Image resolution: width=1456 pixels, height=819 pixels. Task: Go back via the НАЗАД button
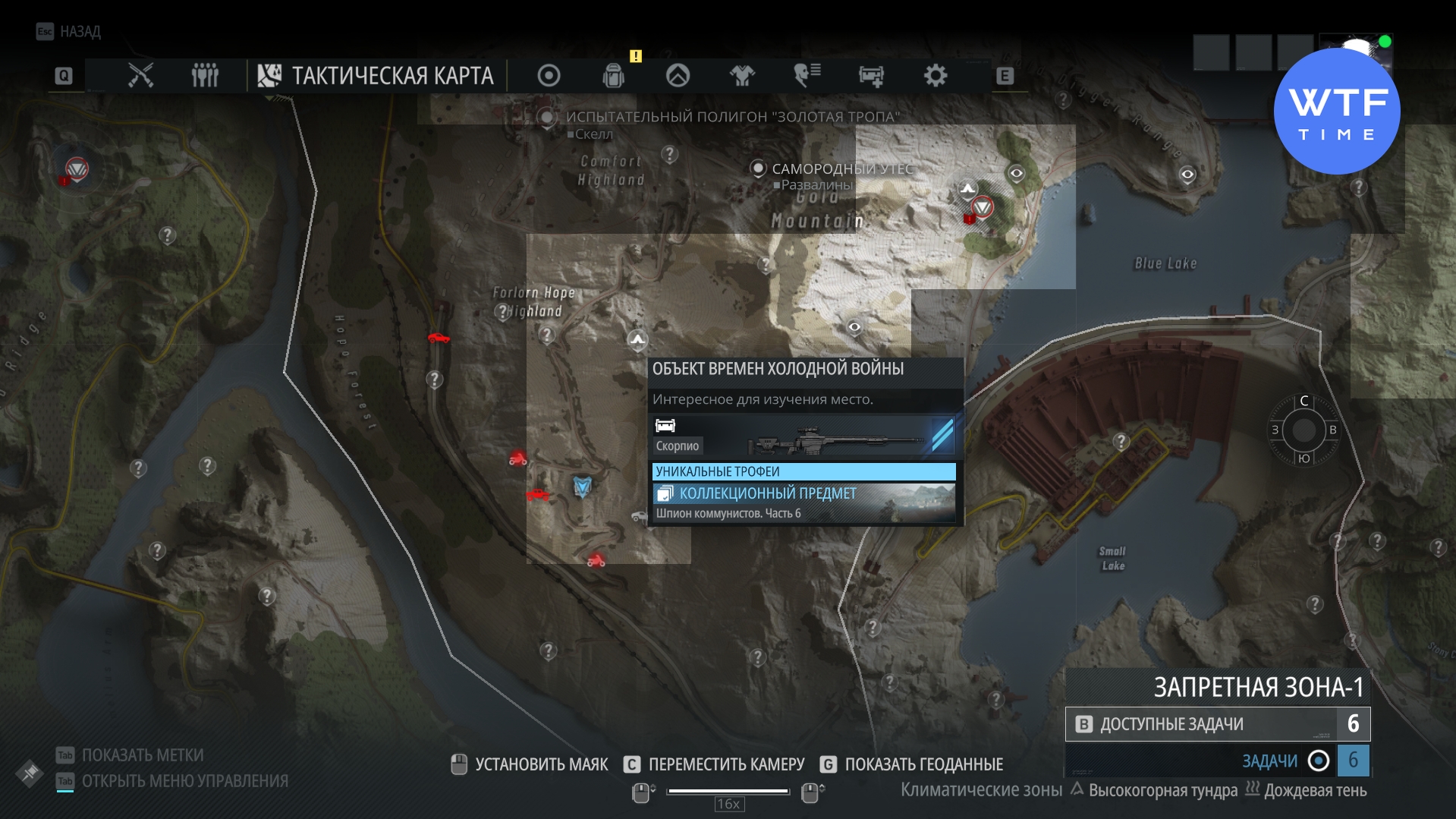pos(69,31)
